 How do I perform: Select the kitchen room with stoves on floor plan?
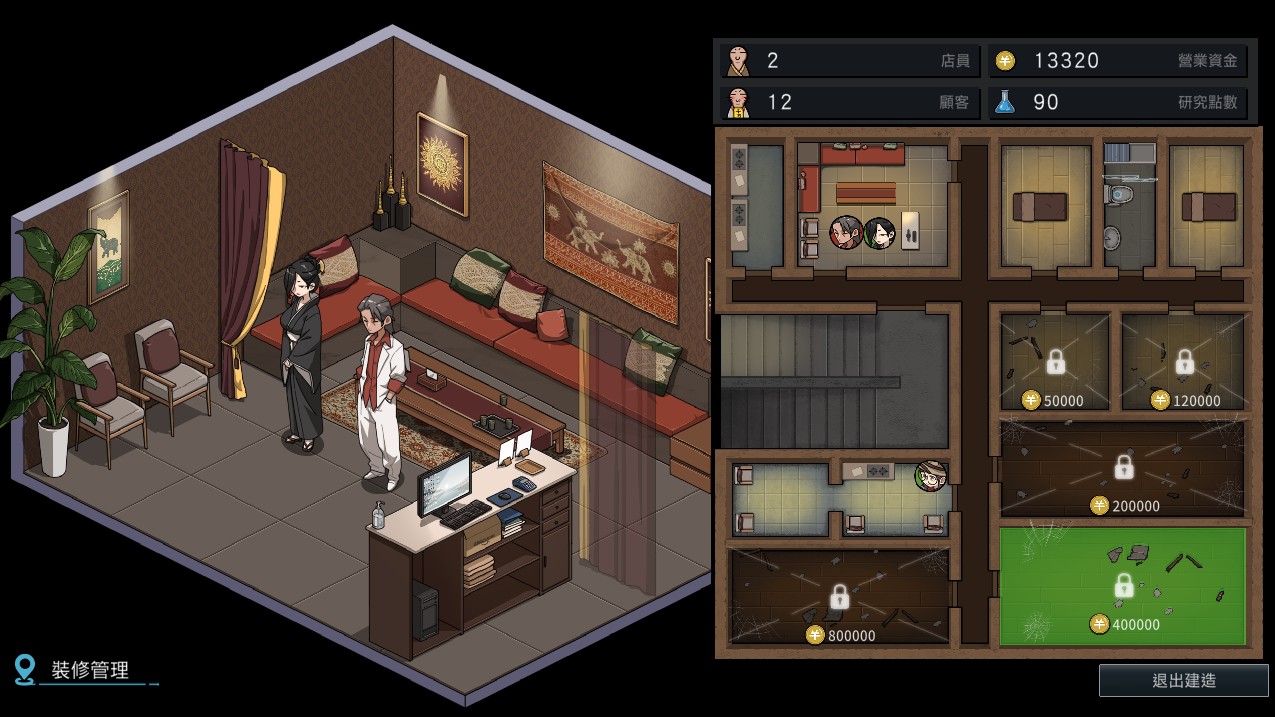[x=757, y=205]
